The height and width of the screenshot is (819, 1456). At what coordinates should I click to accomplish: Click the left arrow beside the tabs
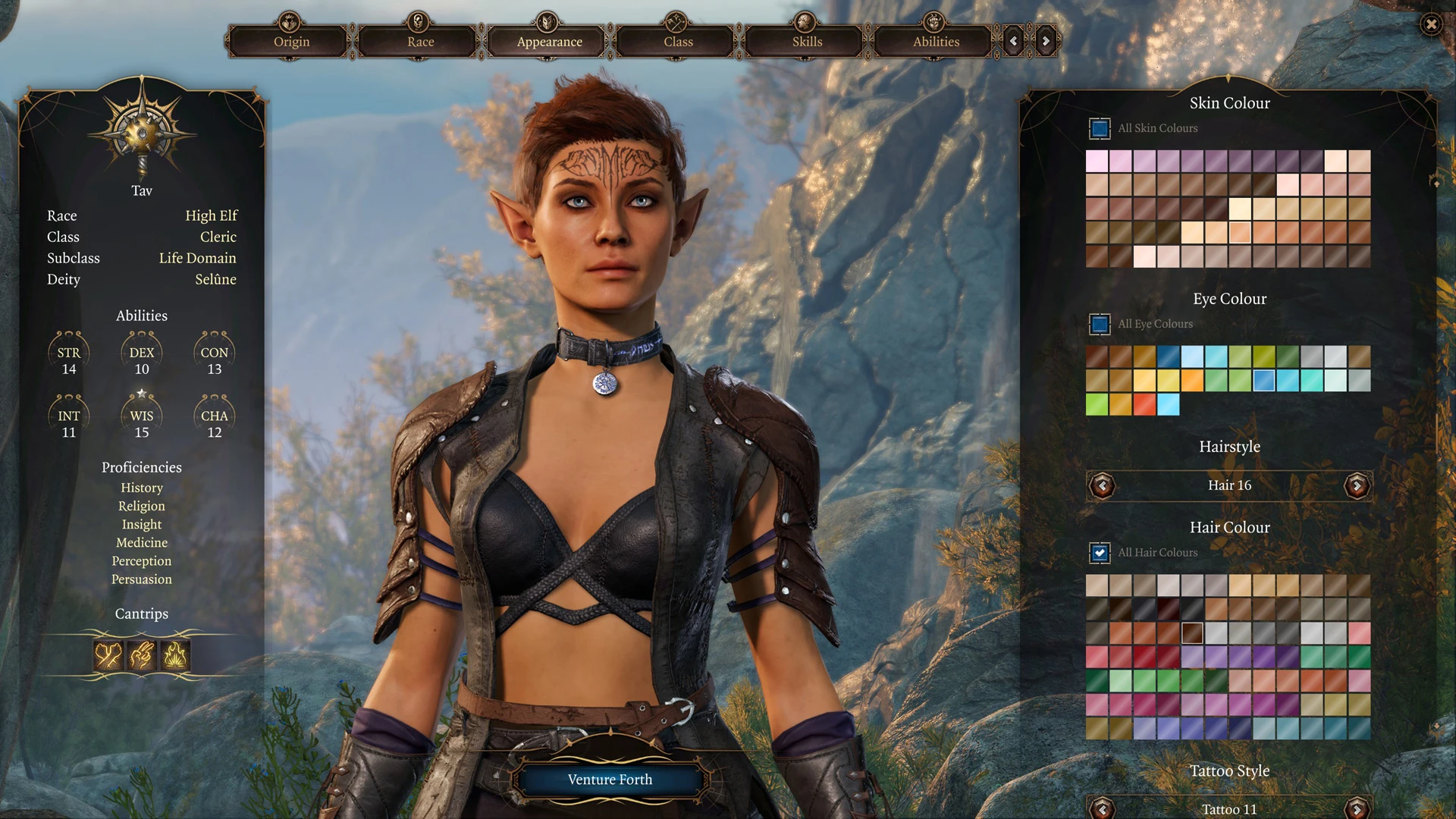pyautogui.click(x=1014, y=42)
